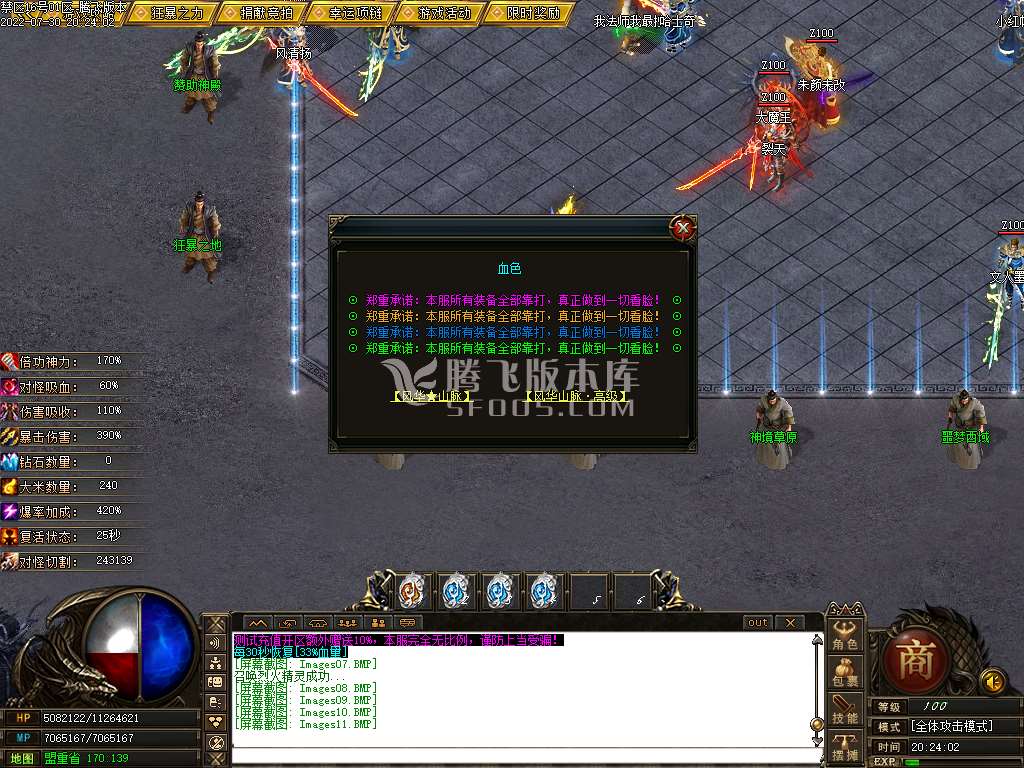Close the chat panel with its X button
This screenshot has height=768, width=1024.
point(790,622)
